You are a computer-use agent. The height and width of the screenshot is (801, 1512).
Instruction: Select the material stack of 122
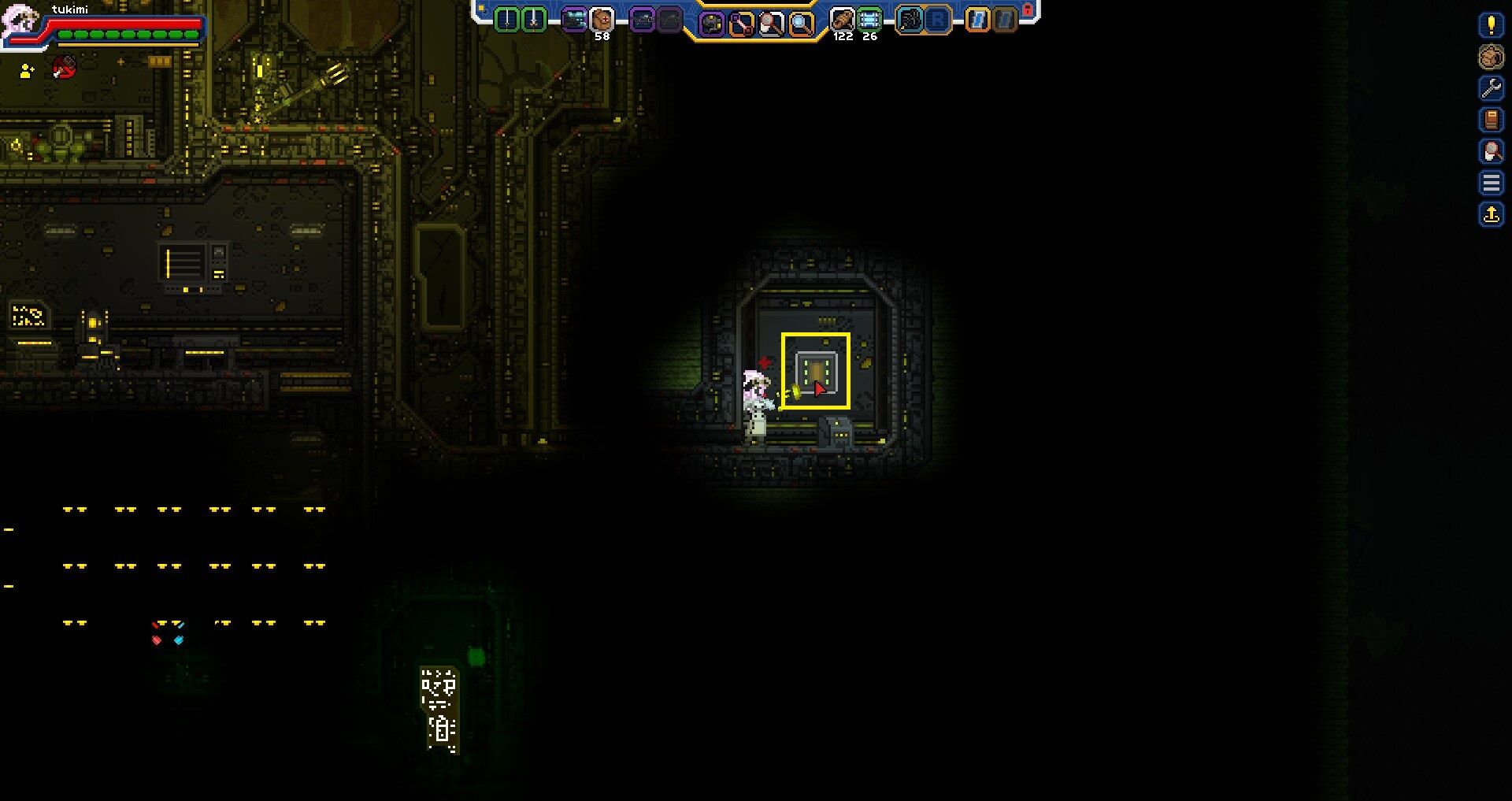coord(843,17)
